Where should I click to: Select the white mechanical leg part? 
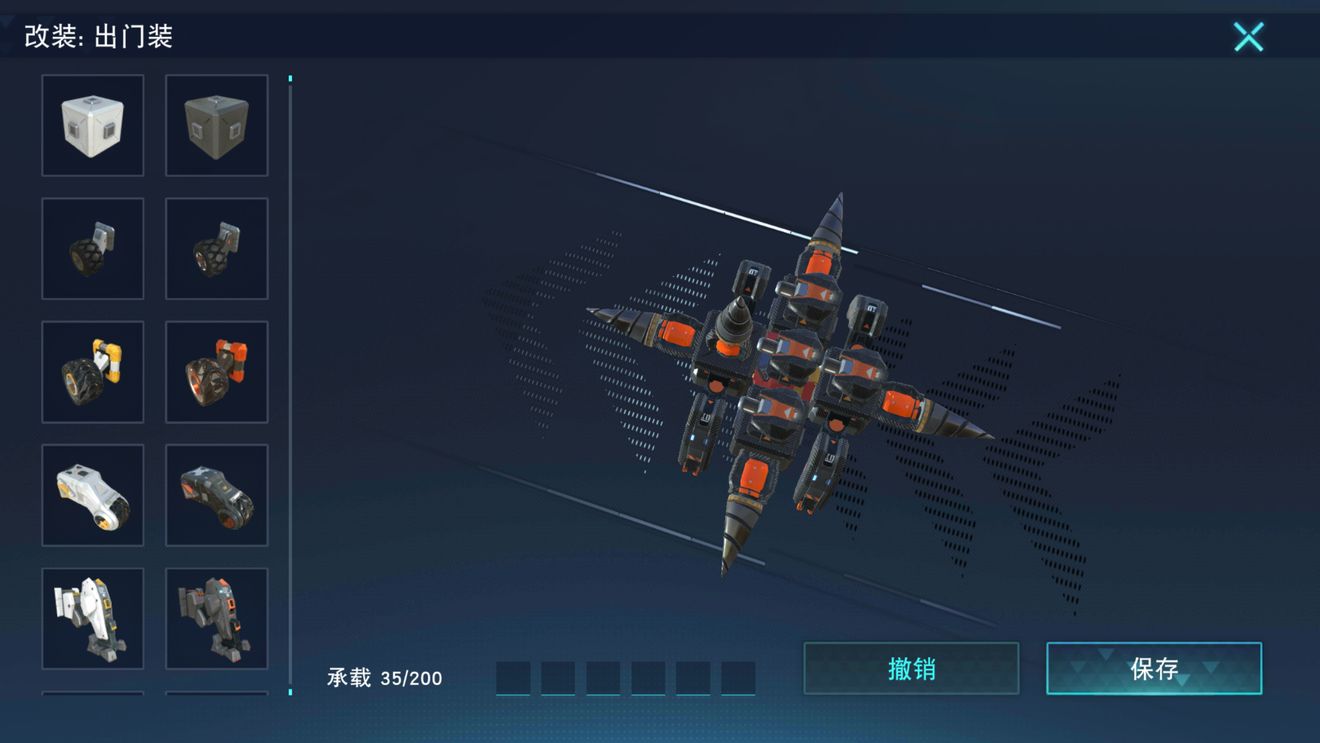coord(92,619)
